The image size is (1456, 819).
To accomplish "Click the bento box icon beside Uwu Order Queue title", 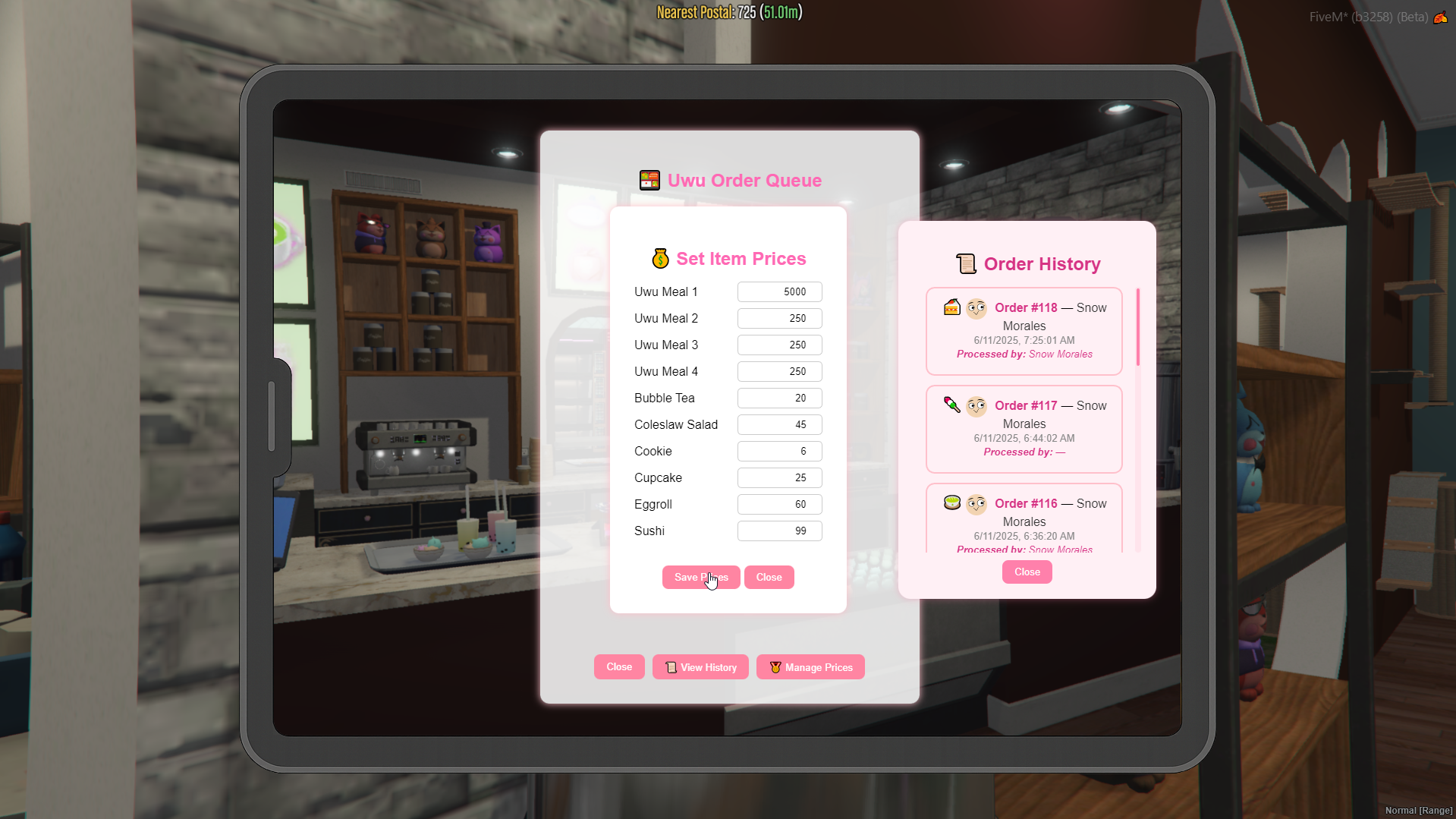I will tap(649, 180).
